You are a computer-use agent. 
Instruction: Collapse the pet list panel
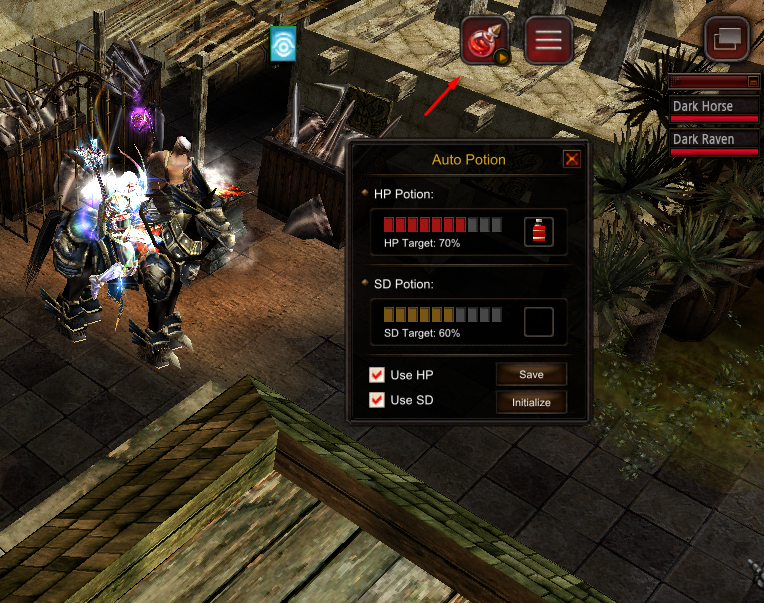[753, 81]
